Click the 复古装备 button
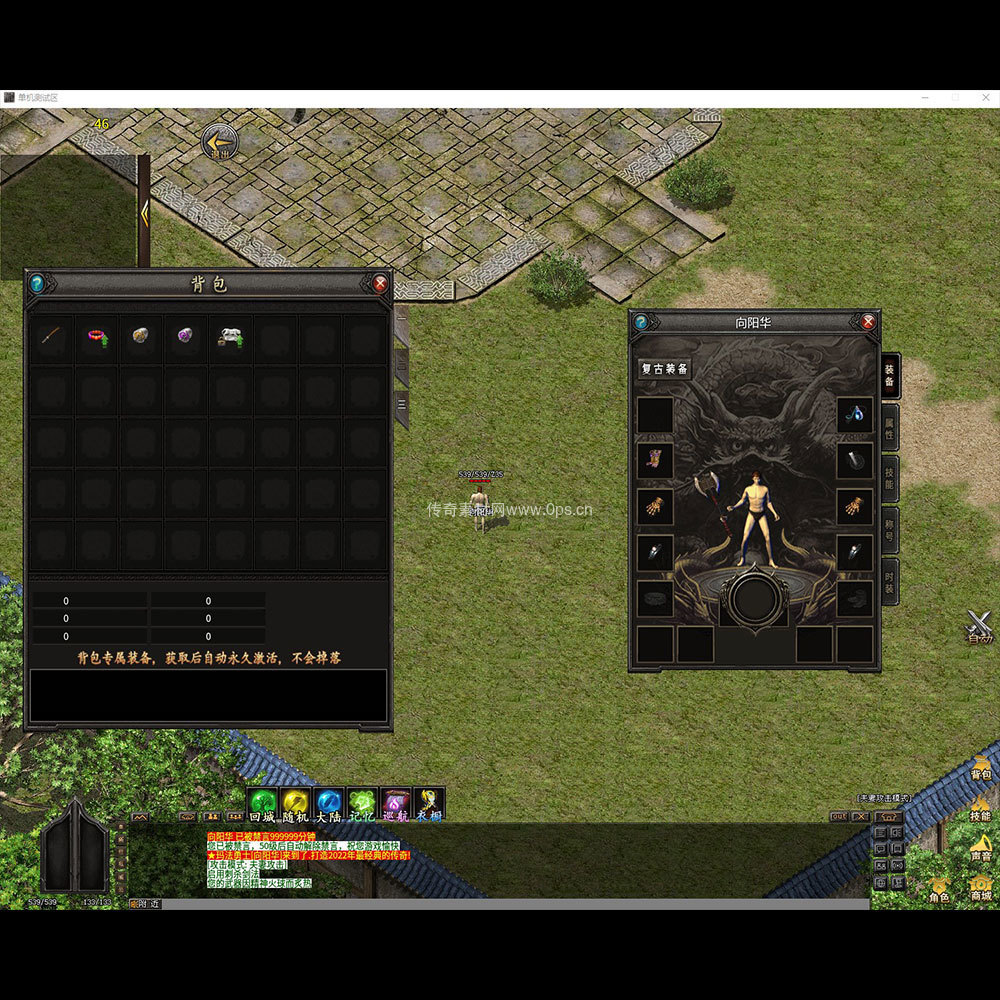This screenshot has width=1000, height=1000. click(665, 369)
